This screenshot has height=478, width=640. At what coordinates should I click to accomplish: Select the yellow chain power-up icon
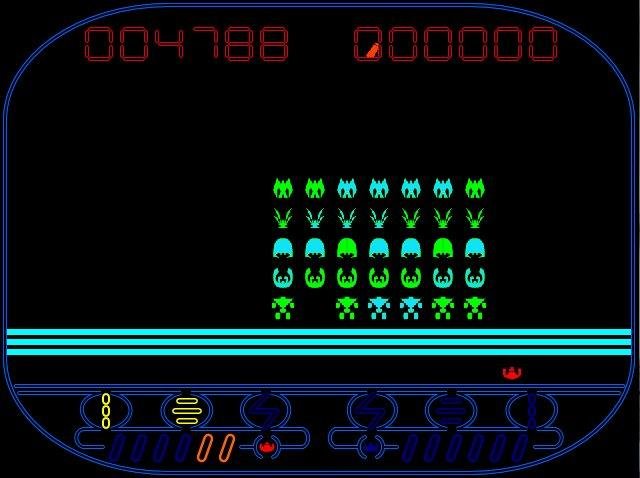point(106,411)
